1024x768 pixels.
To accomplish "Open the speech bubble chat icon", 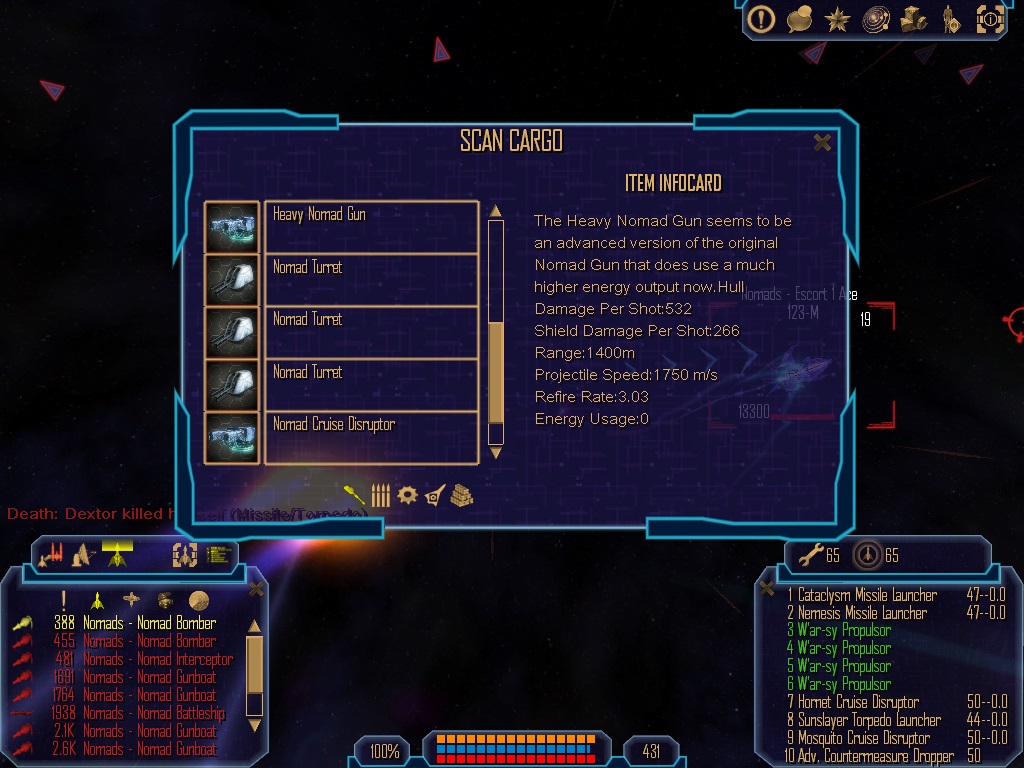I will pyautogui.click(x=799, y=19).
